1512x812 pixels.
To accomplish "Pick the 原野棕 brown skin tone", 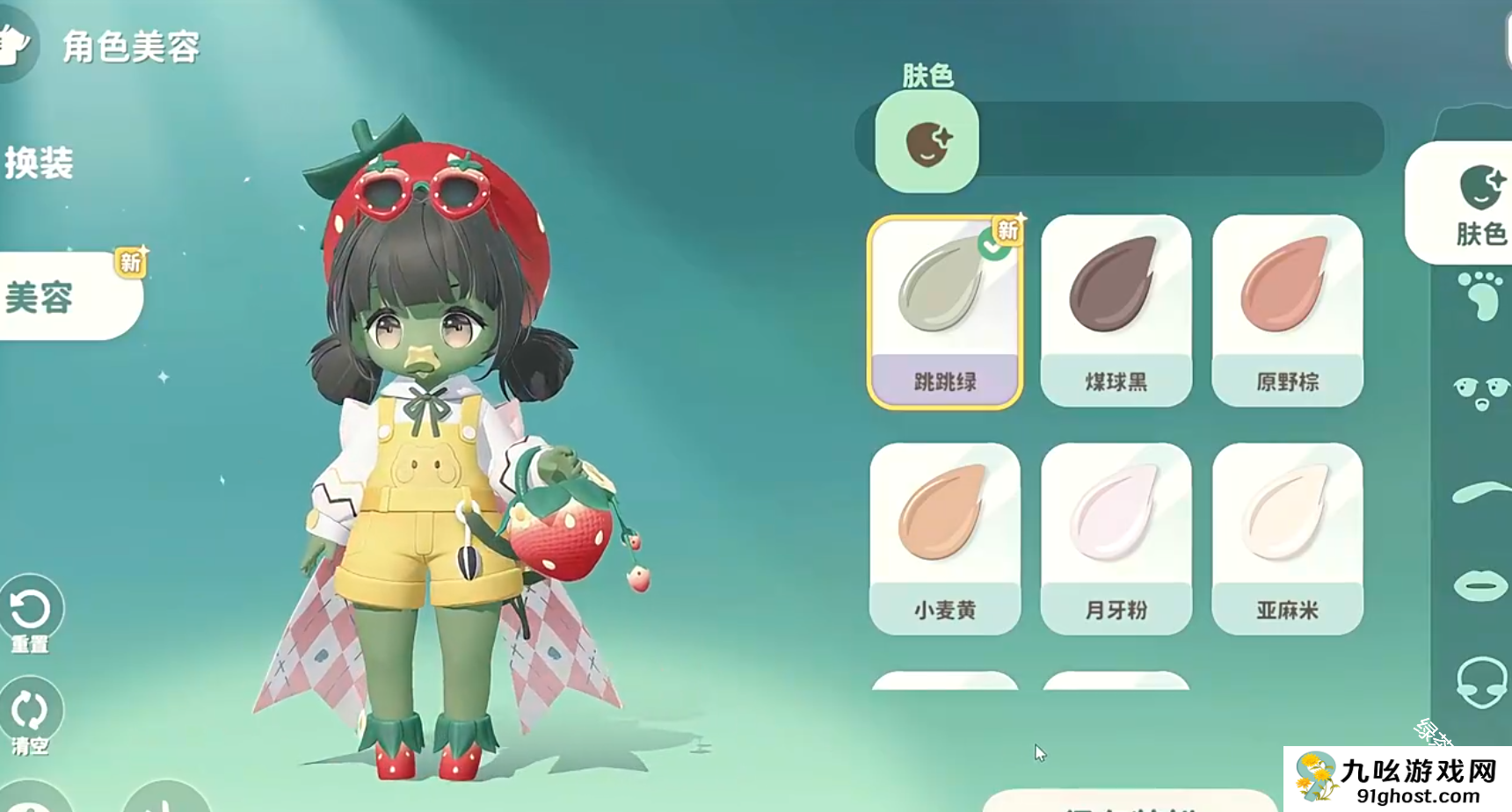I will [x=1287, y=311].
